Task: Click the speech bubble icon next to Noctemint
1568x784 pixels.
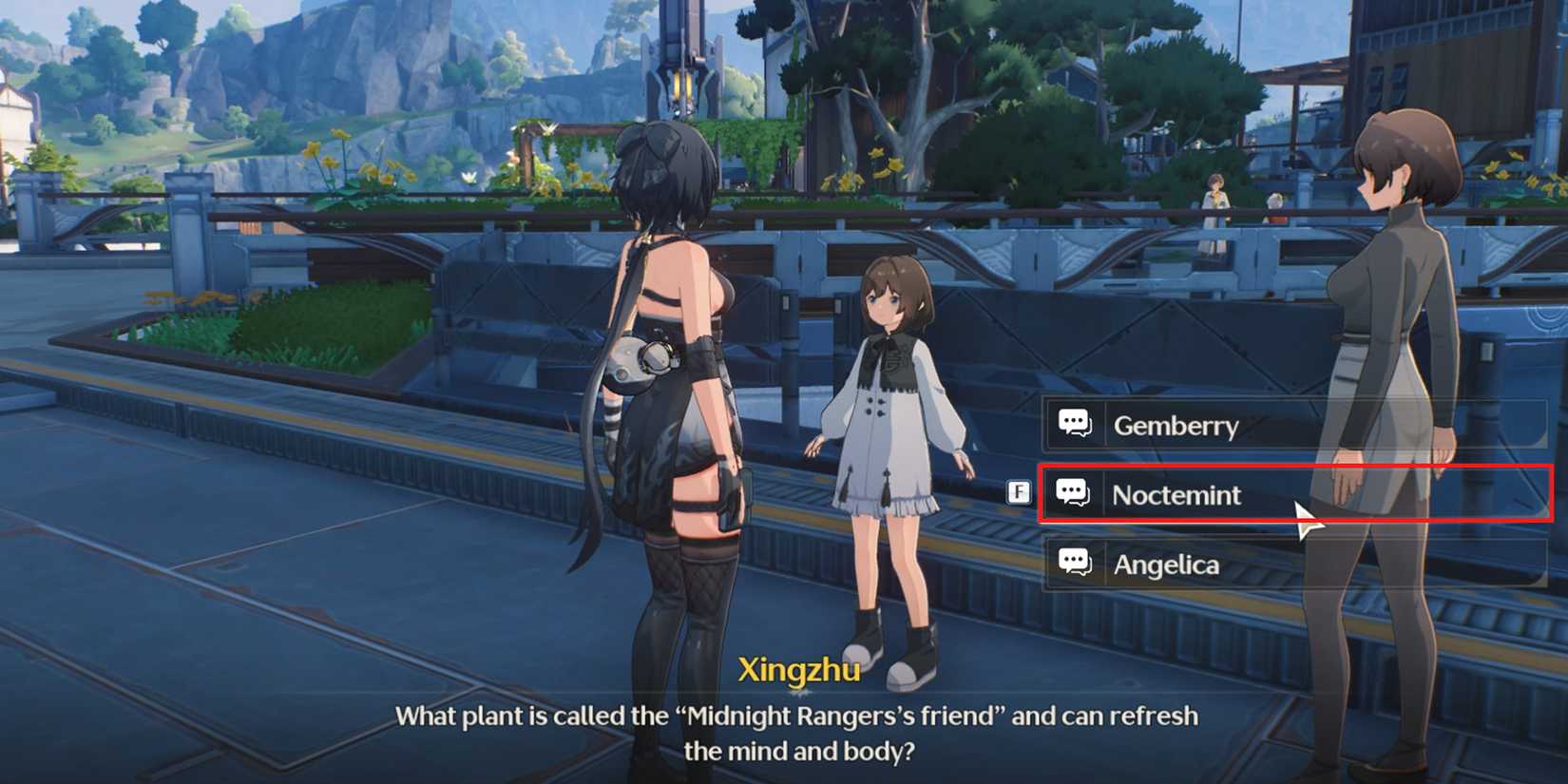Action: point(1074,493)
